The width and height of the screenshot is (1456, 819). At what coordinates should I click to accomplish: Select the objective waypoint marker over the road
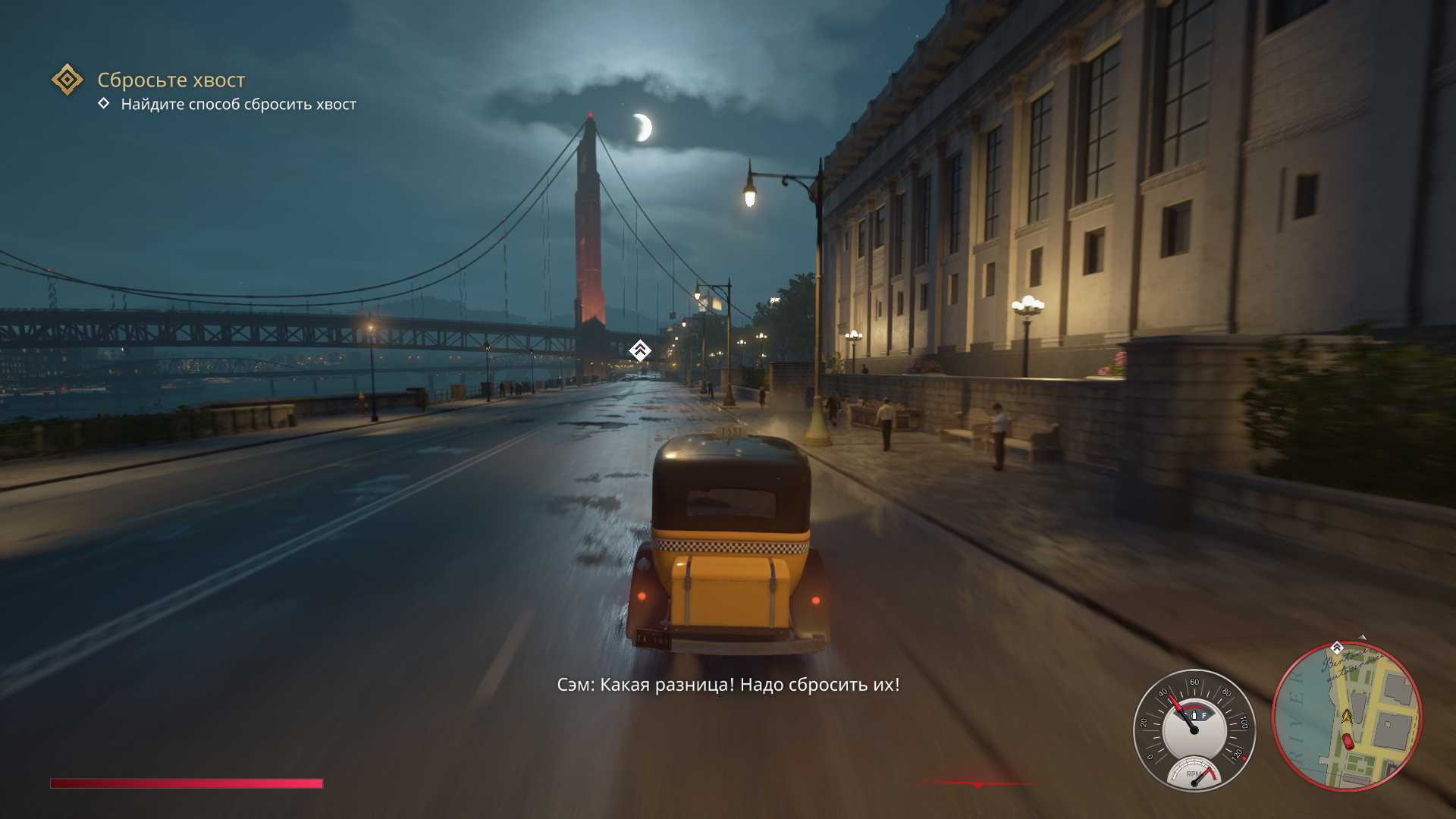[640, 350]
